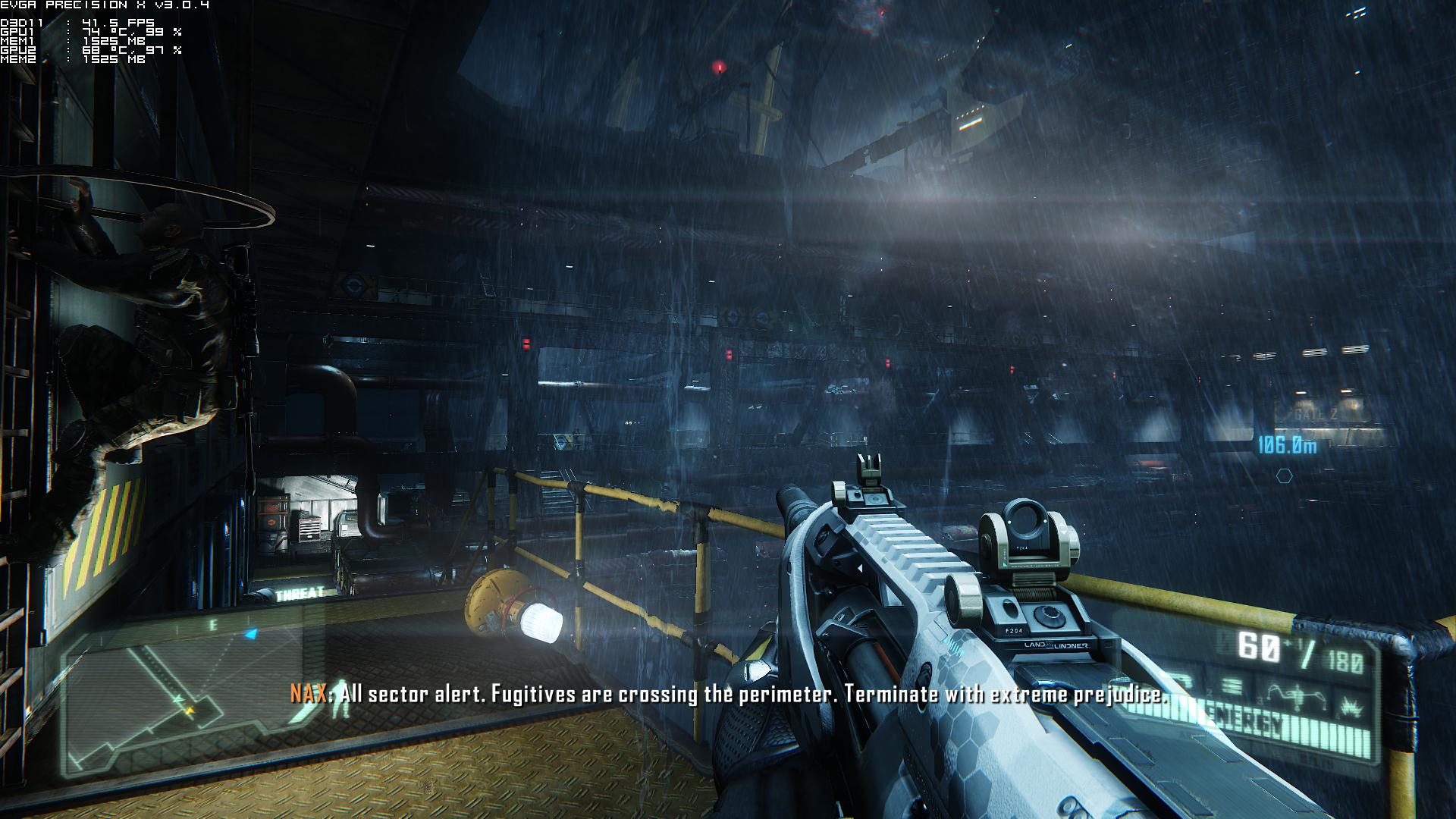Click the EVGA Precision X overlay text
This screenshot has width=1456, height=819.
click(x=105, y=5)
